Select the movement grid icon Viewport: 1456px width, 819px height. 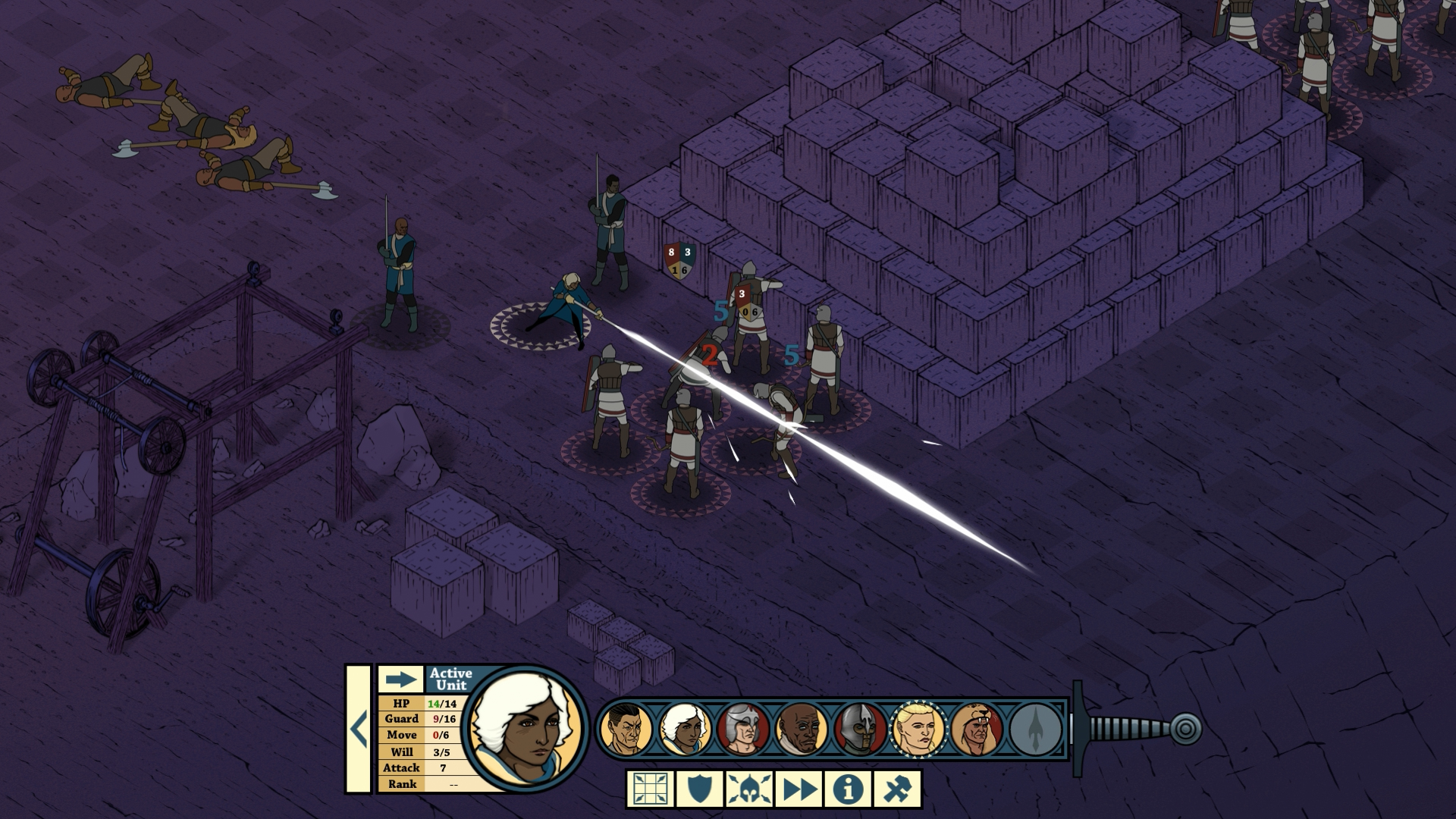coord(649,789)
